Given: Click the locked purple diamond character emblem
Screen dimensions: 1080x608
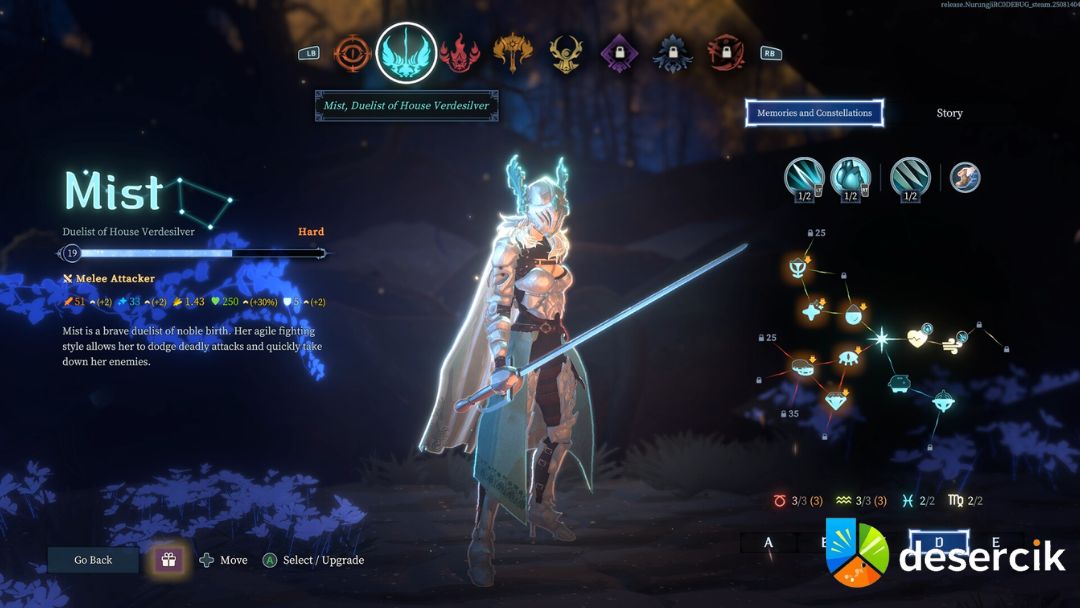Looking at the screenshot, I should tap(619, 53).
